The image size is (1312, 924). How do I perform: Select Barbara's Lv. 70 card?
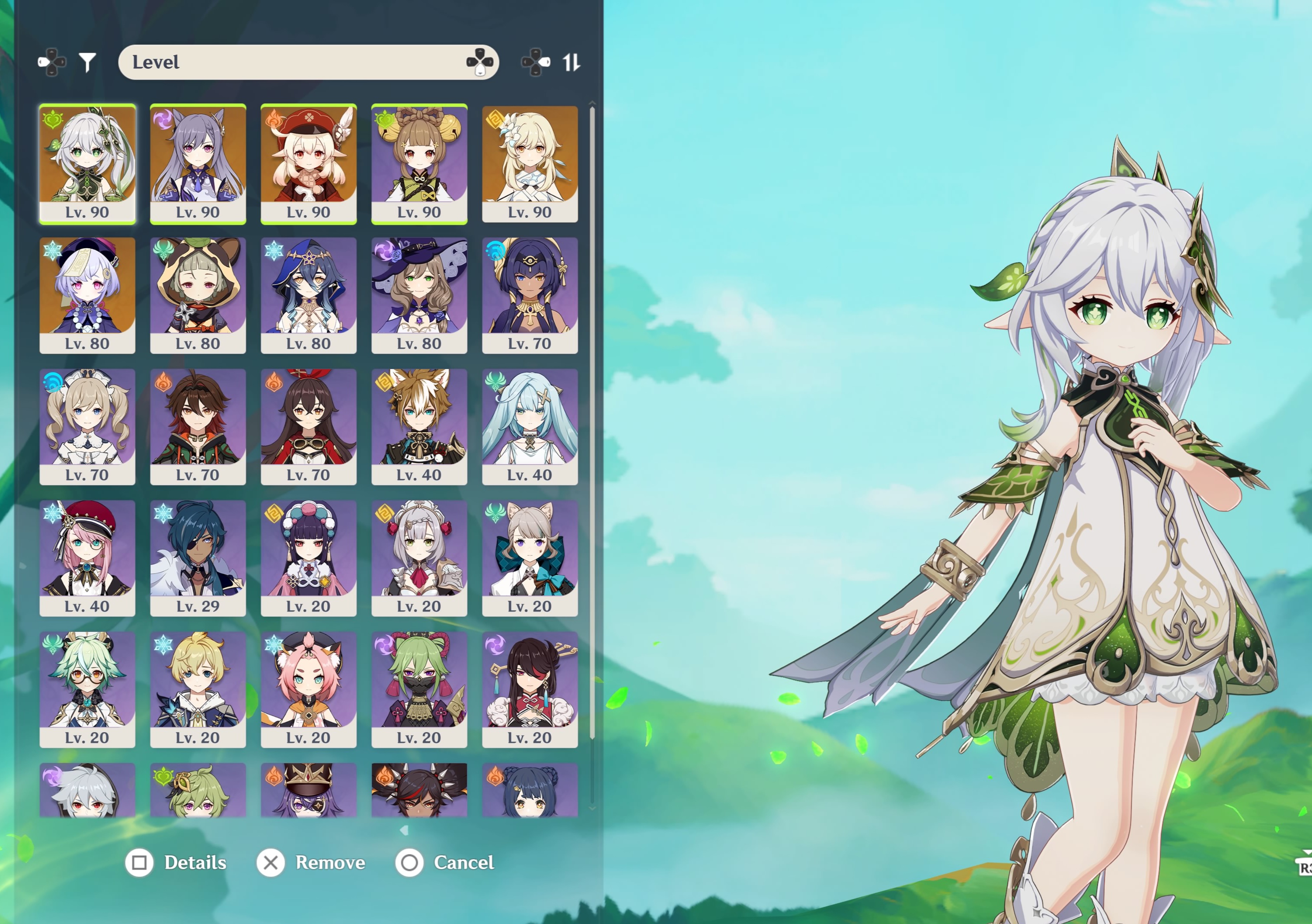point(87,426)
